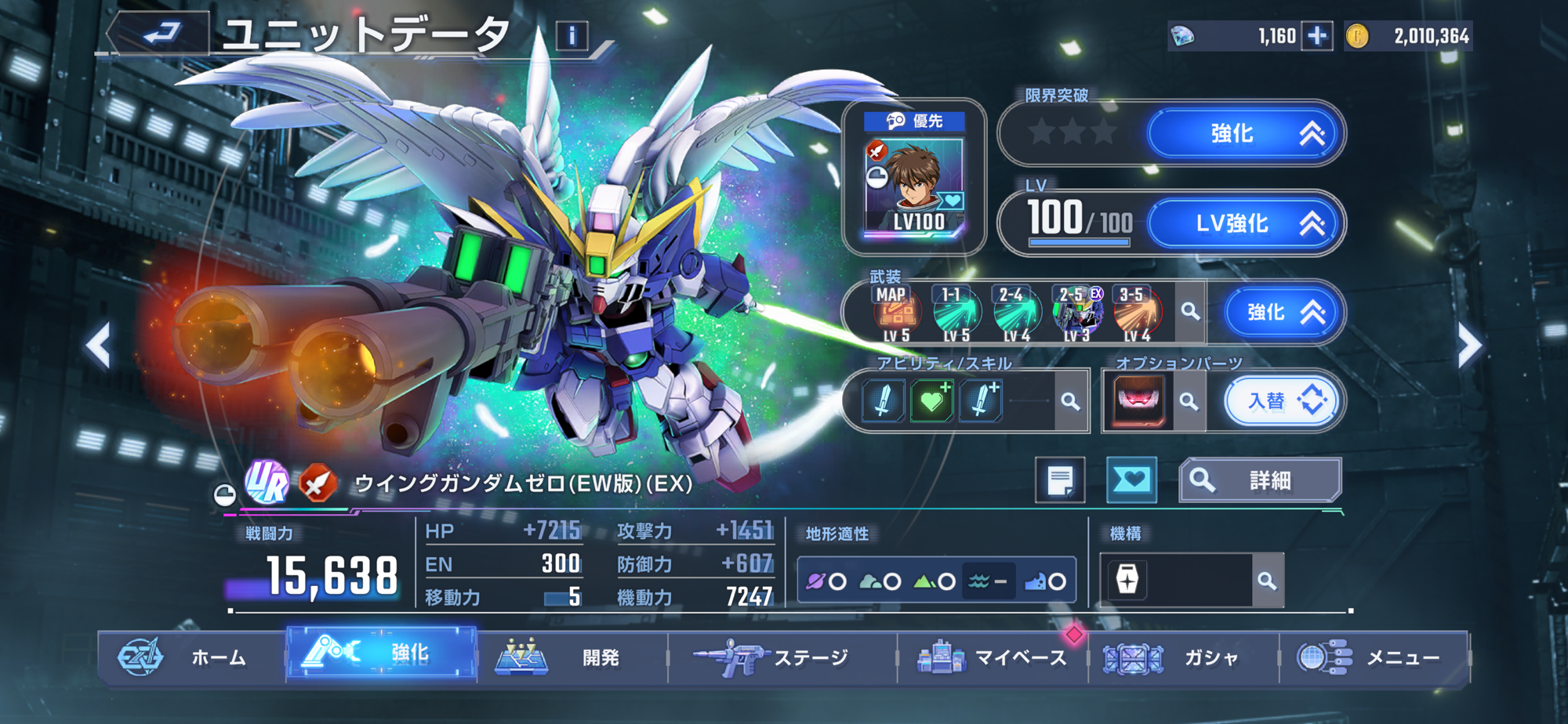Go back using the return arrow button
This screenshot has width=1568, height=724.
(160, 34)
